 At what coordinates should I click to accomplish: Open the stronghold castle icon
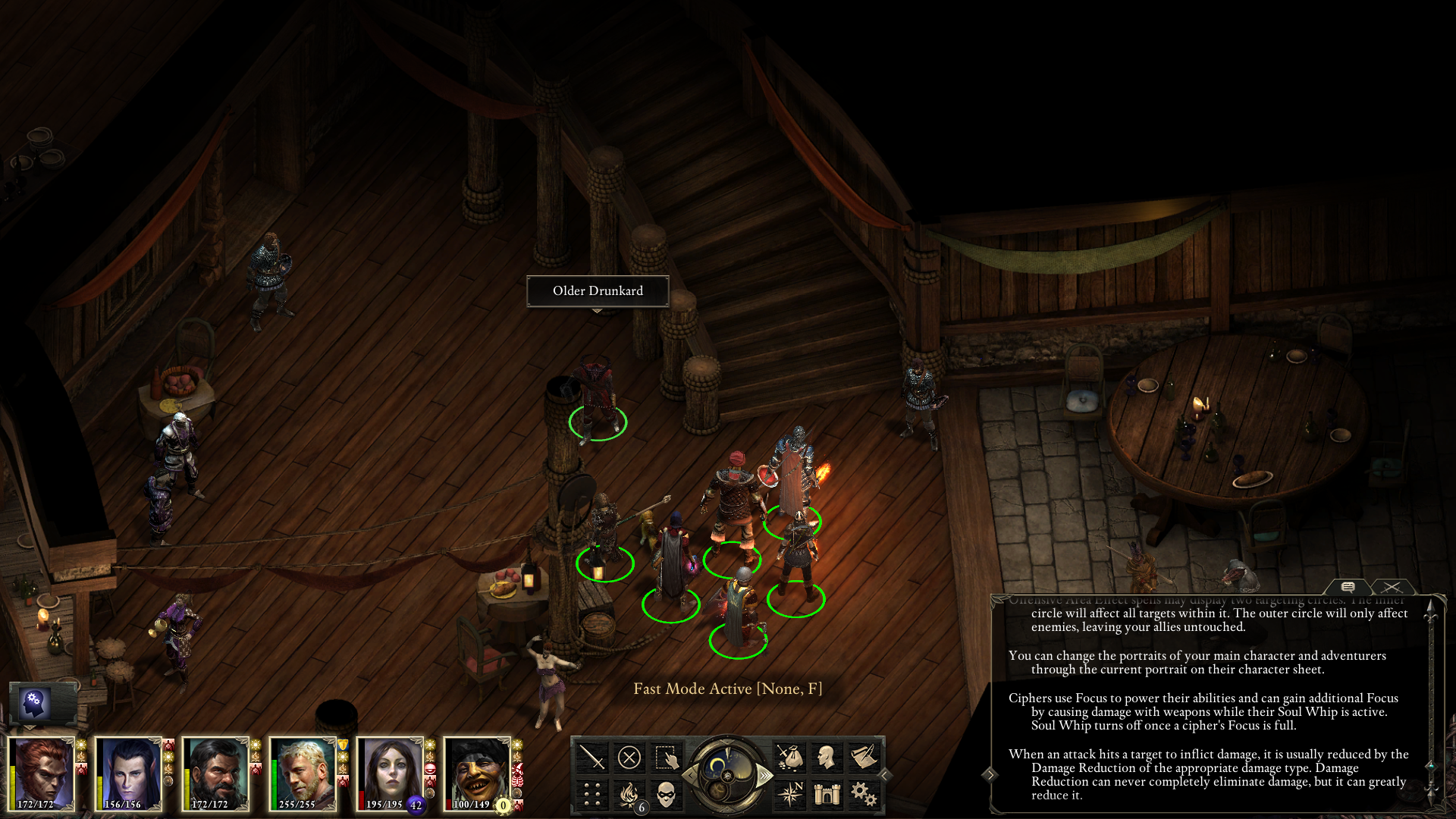click(x=827, y=794)
